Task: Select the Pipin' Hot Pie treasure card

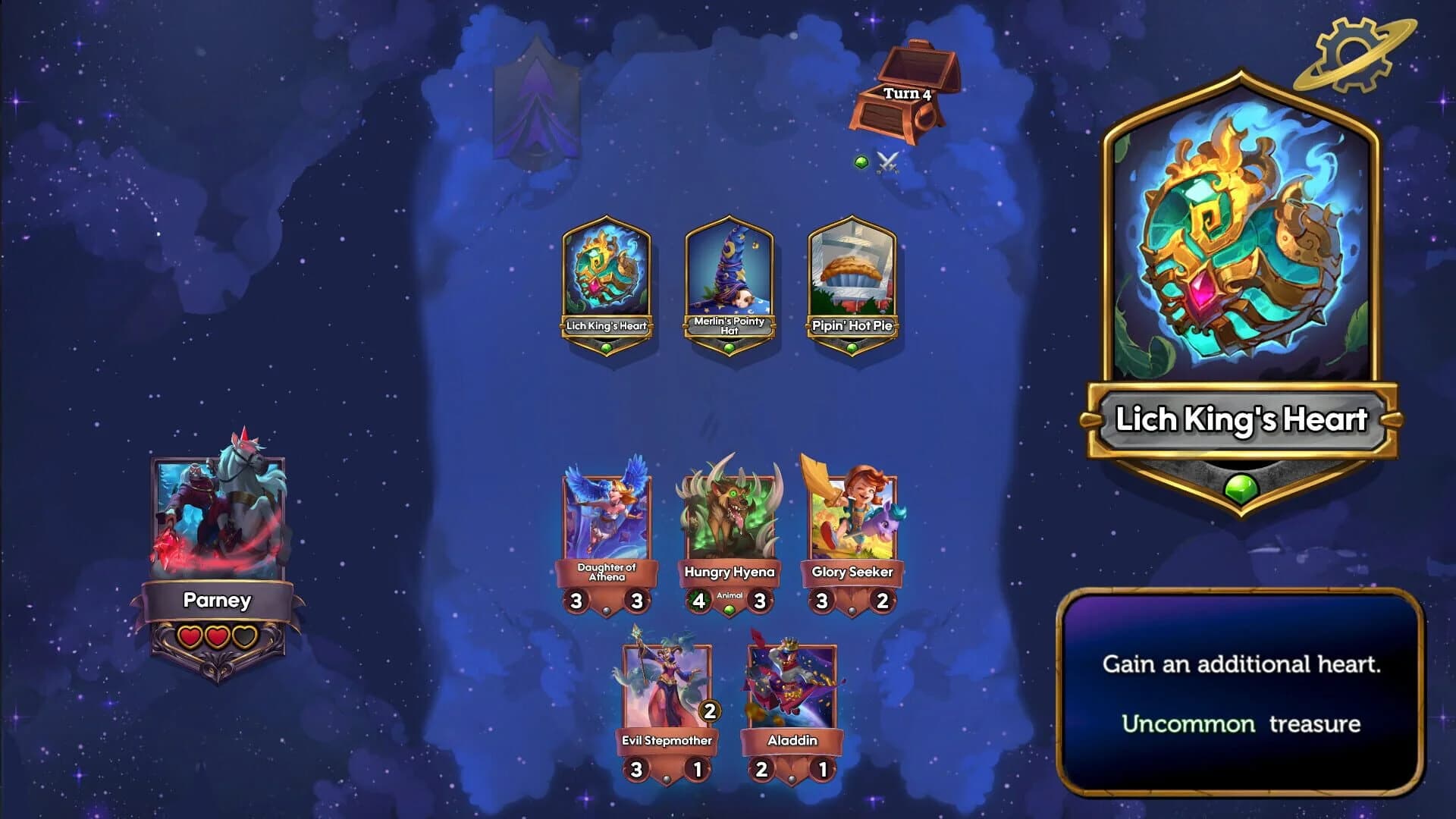Action: click(853, 281)
